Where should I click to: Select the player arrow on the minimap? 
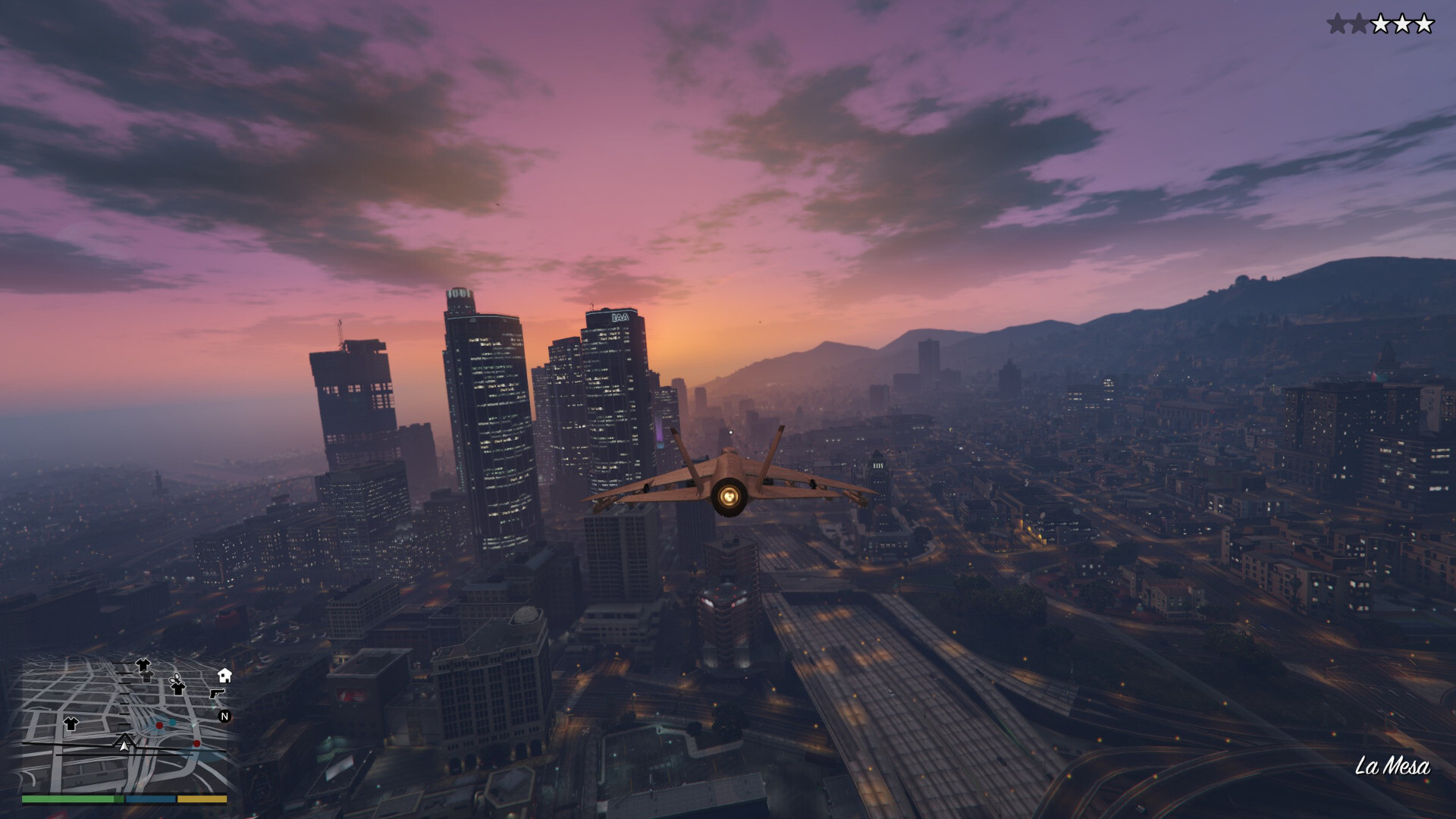[124, 745]
